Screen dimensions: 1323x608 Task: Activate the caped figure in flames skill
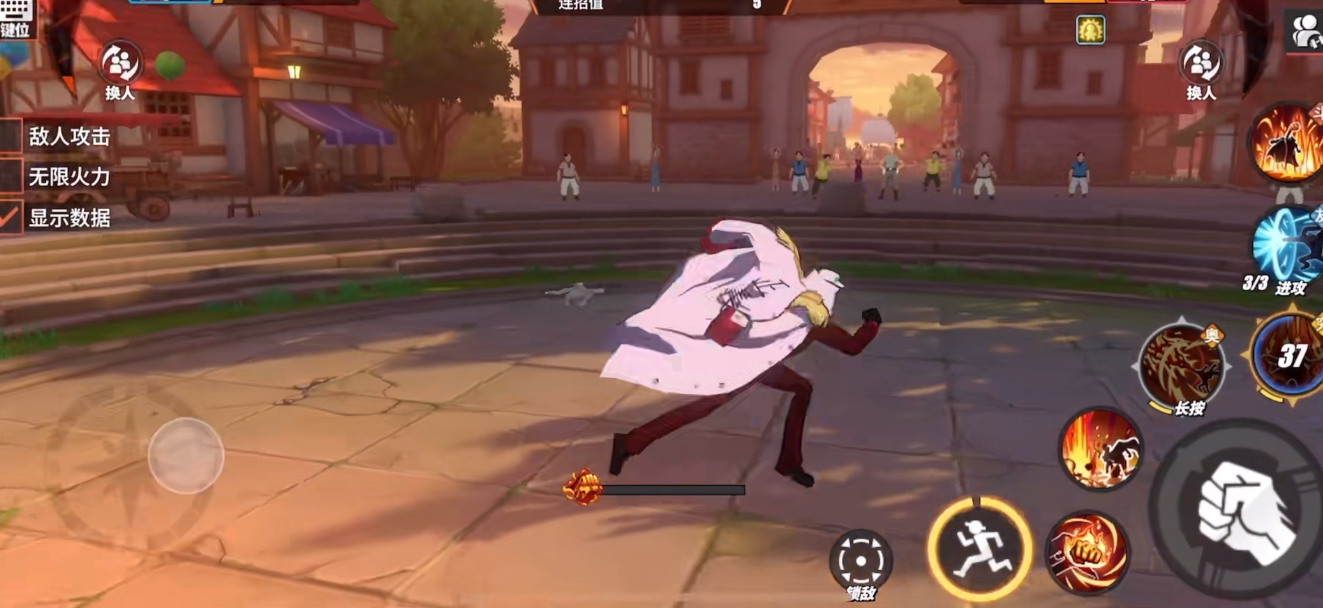1288,143
